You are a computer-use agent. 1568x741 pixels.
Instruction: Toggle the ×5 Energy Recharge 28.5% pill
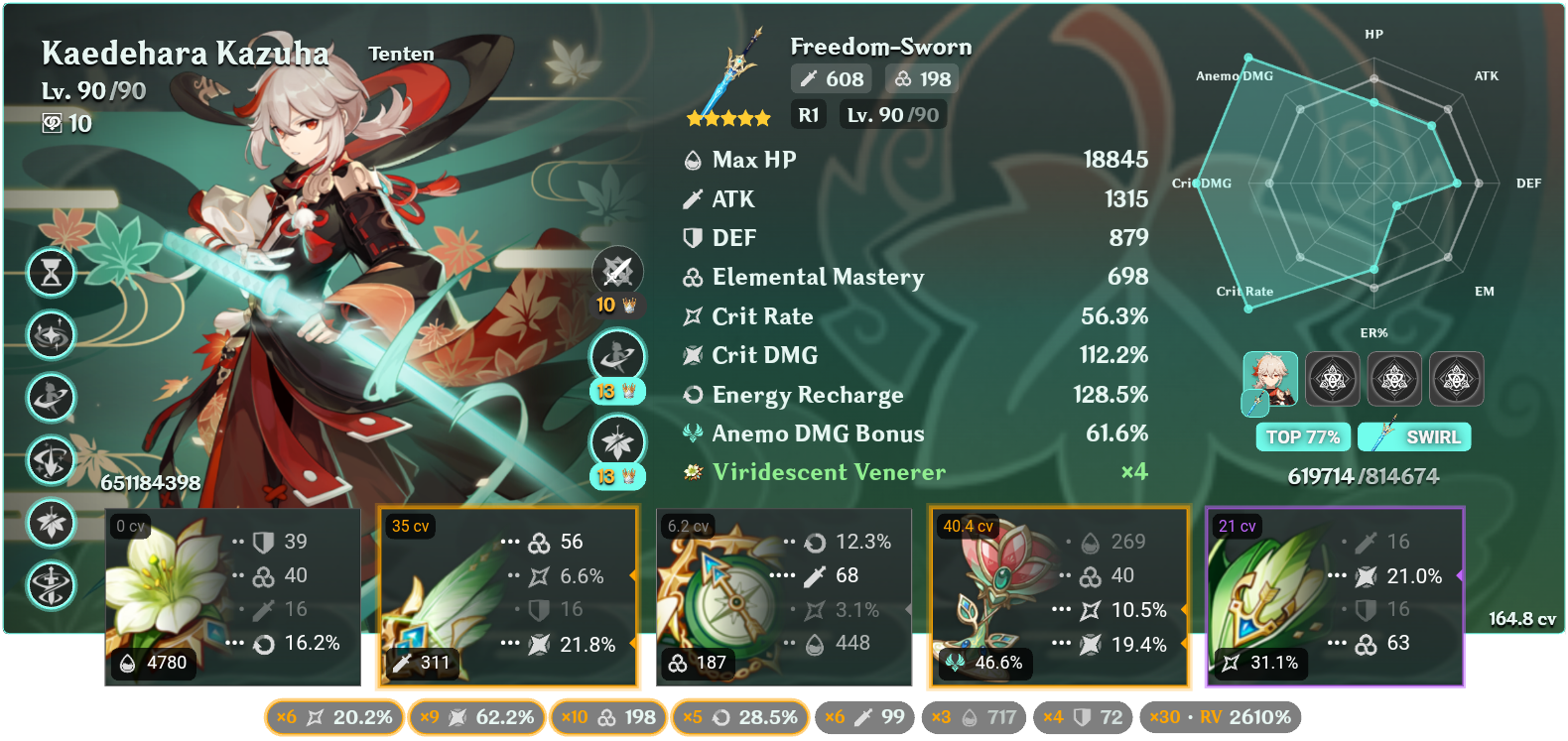click(739, 716)
